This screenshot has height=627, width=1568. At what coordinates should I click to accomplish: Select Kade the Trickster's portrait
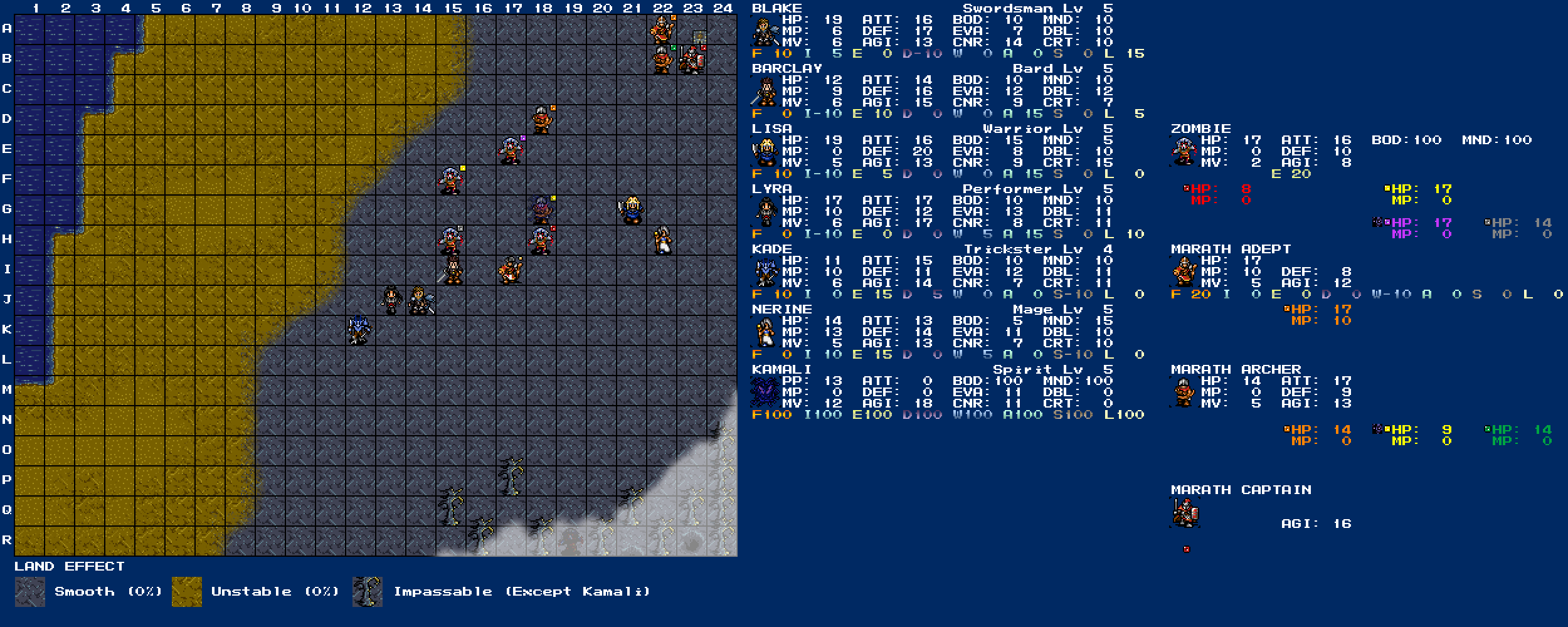(x=765, y=272)
